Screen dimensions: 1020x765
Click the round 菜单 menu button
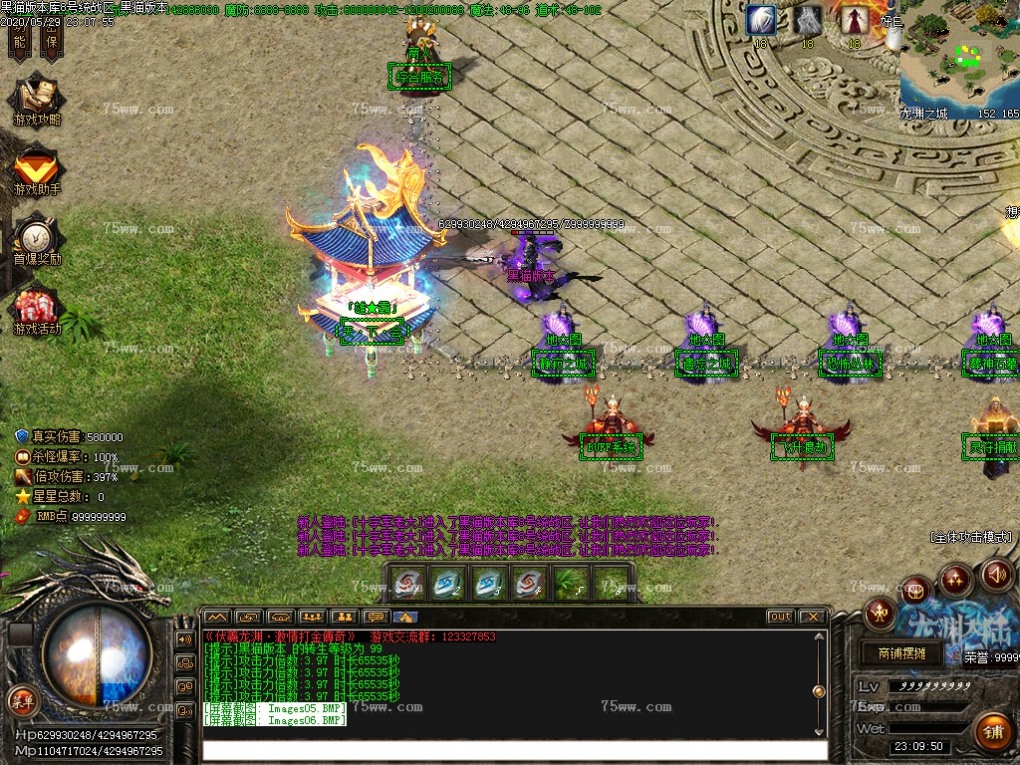(19, 698)
